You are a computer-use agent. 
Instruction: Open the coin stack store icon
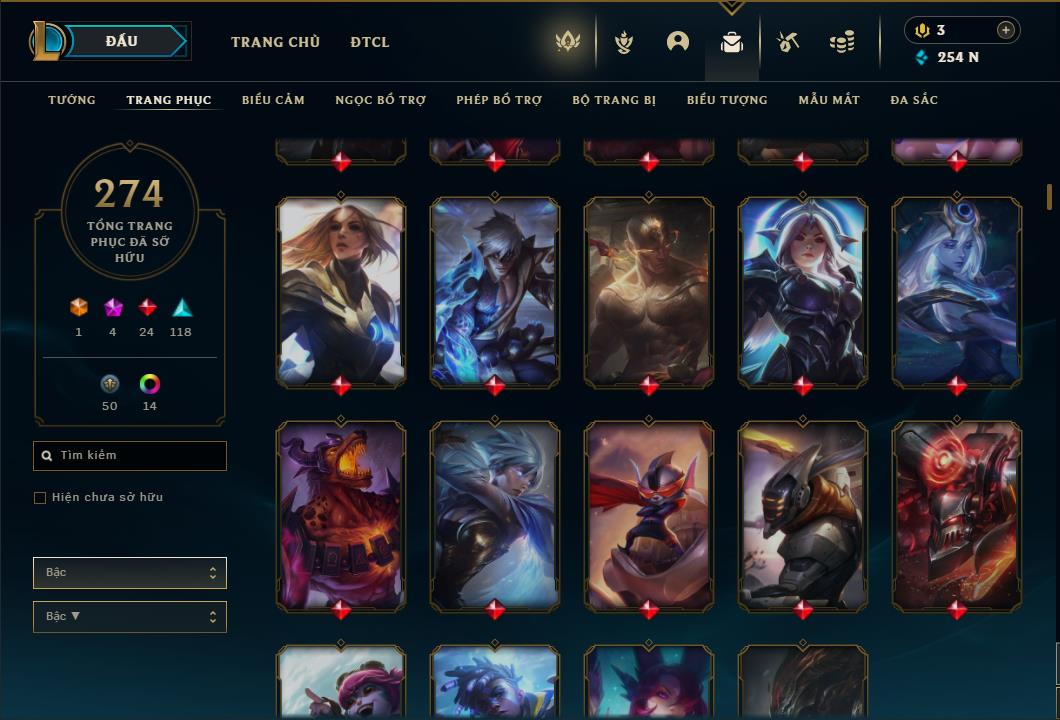click(x=842, y=42)
